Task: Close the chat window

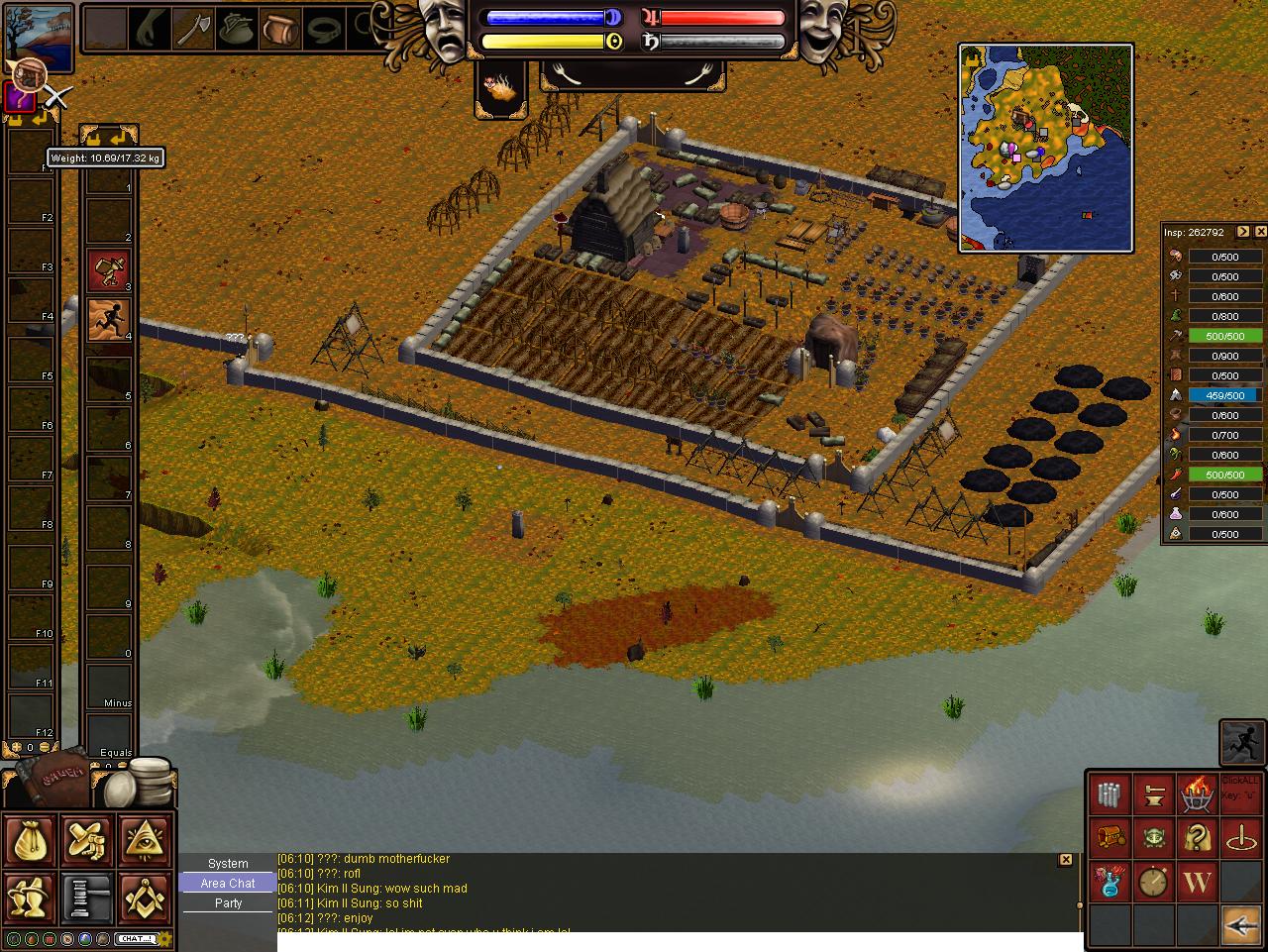Action: pos(1066,860)
